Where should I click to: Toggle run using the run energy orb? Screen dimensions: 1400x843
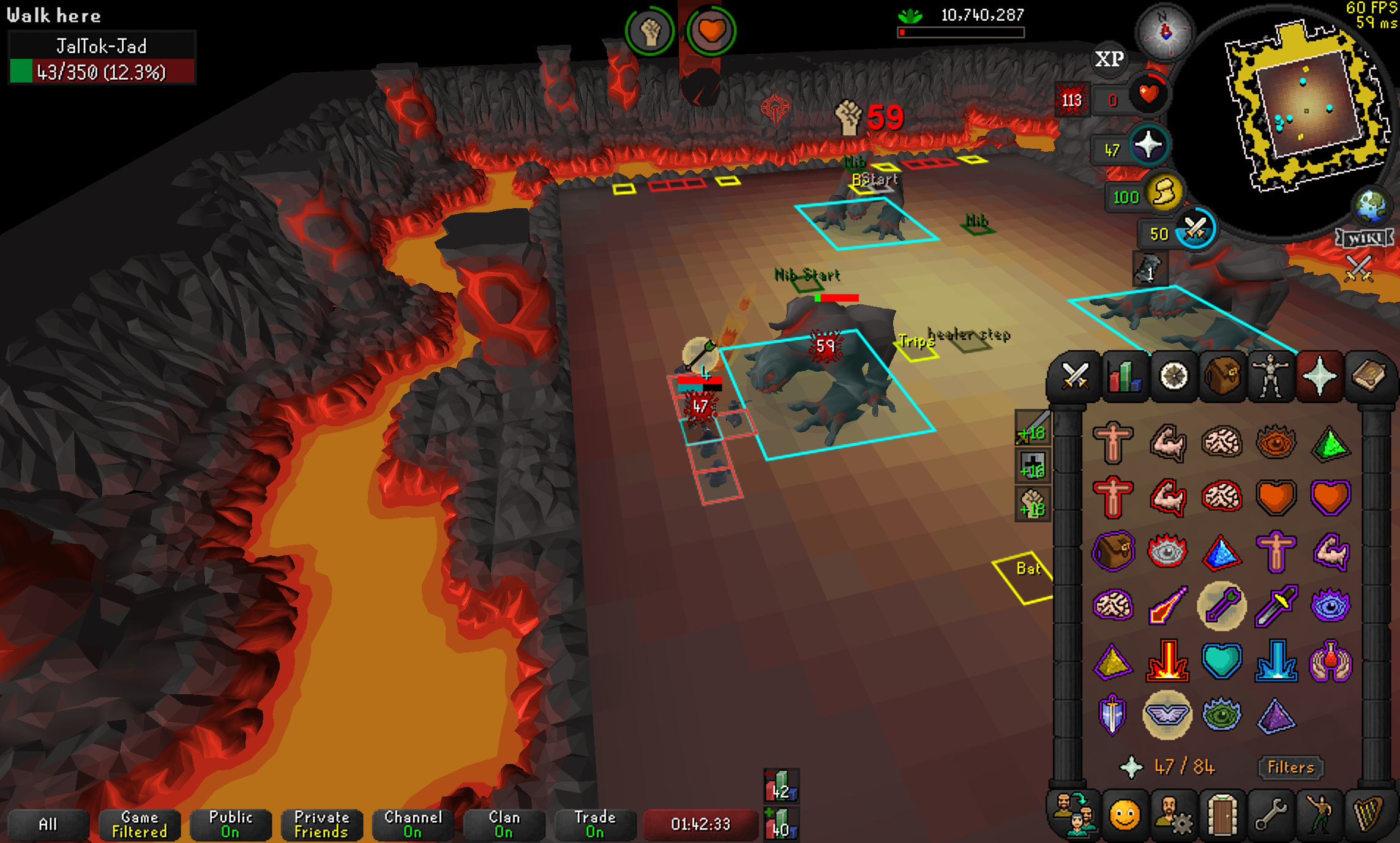tap(1163, 195)
